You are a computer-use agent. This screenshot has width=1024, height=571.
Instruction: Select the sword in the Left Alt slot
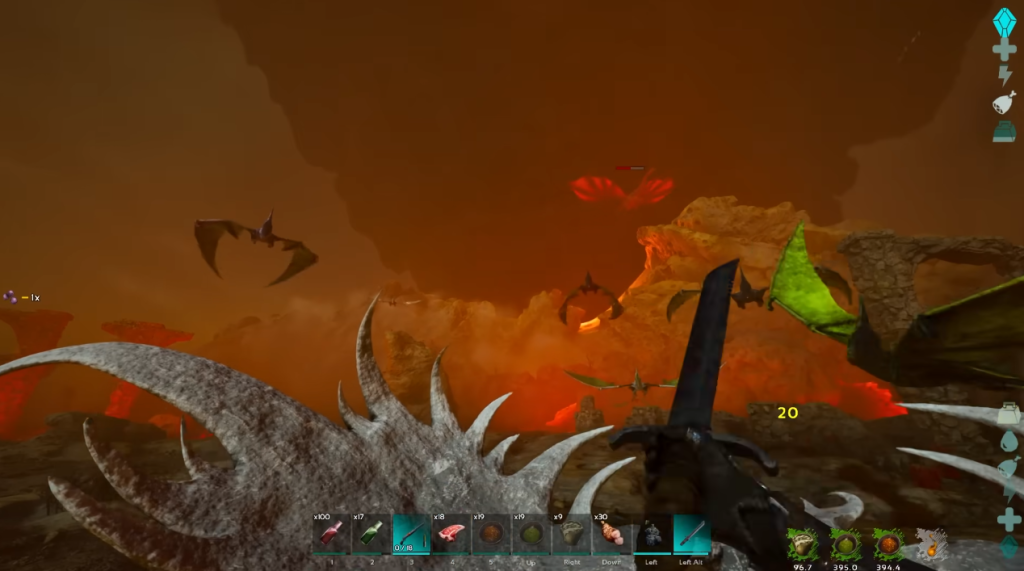[692, 533]
